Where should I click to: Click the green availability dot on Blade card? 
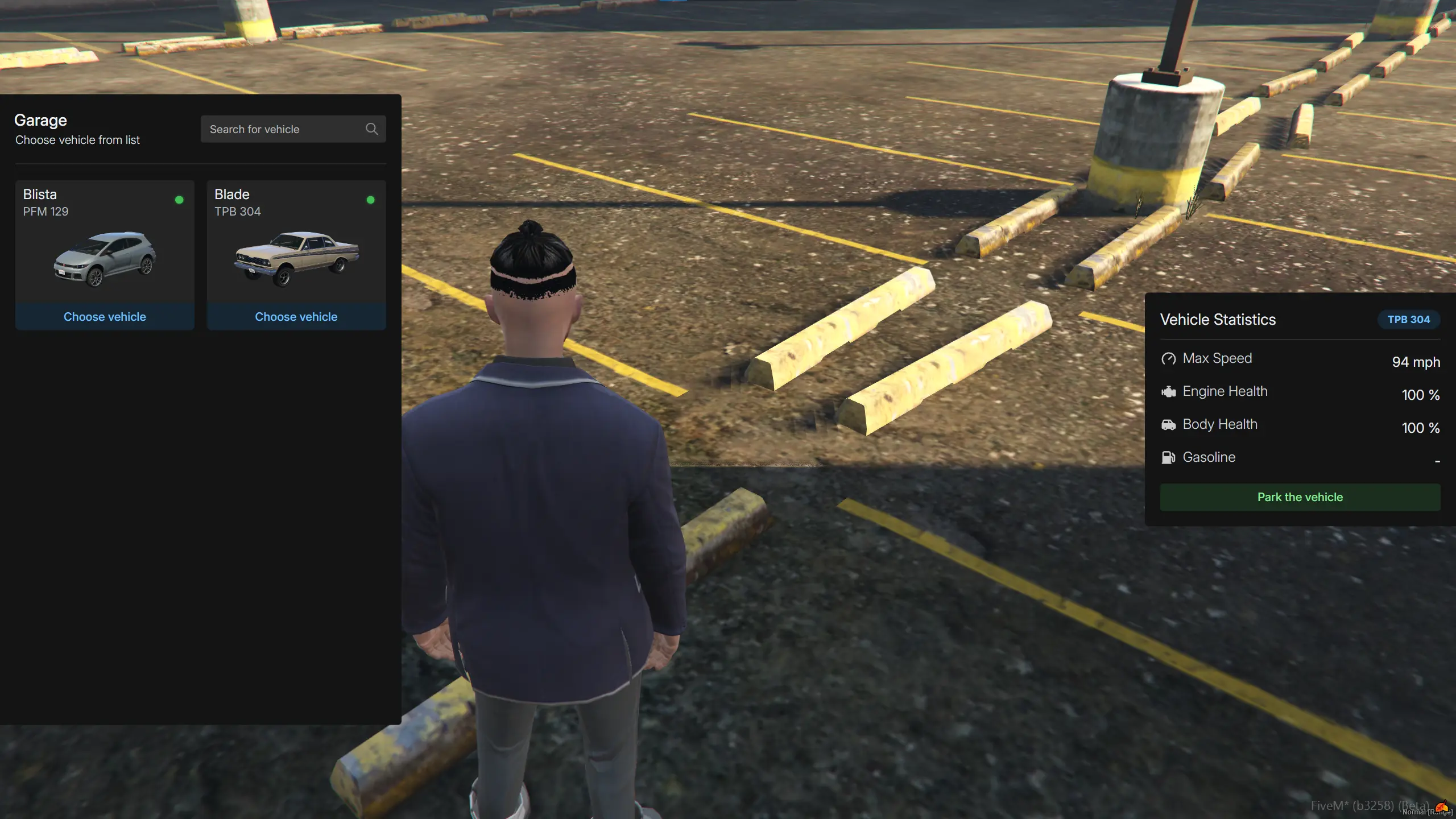[371, 200]
